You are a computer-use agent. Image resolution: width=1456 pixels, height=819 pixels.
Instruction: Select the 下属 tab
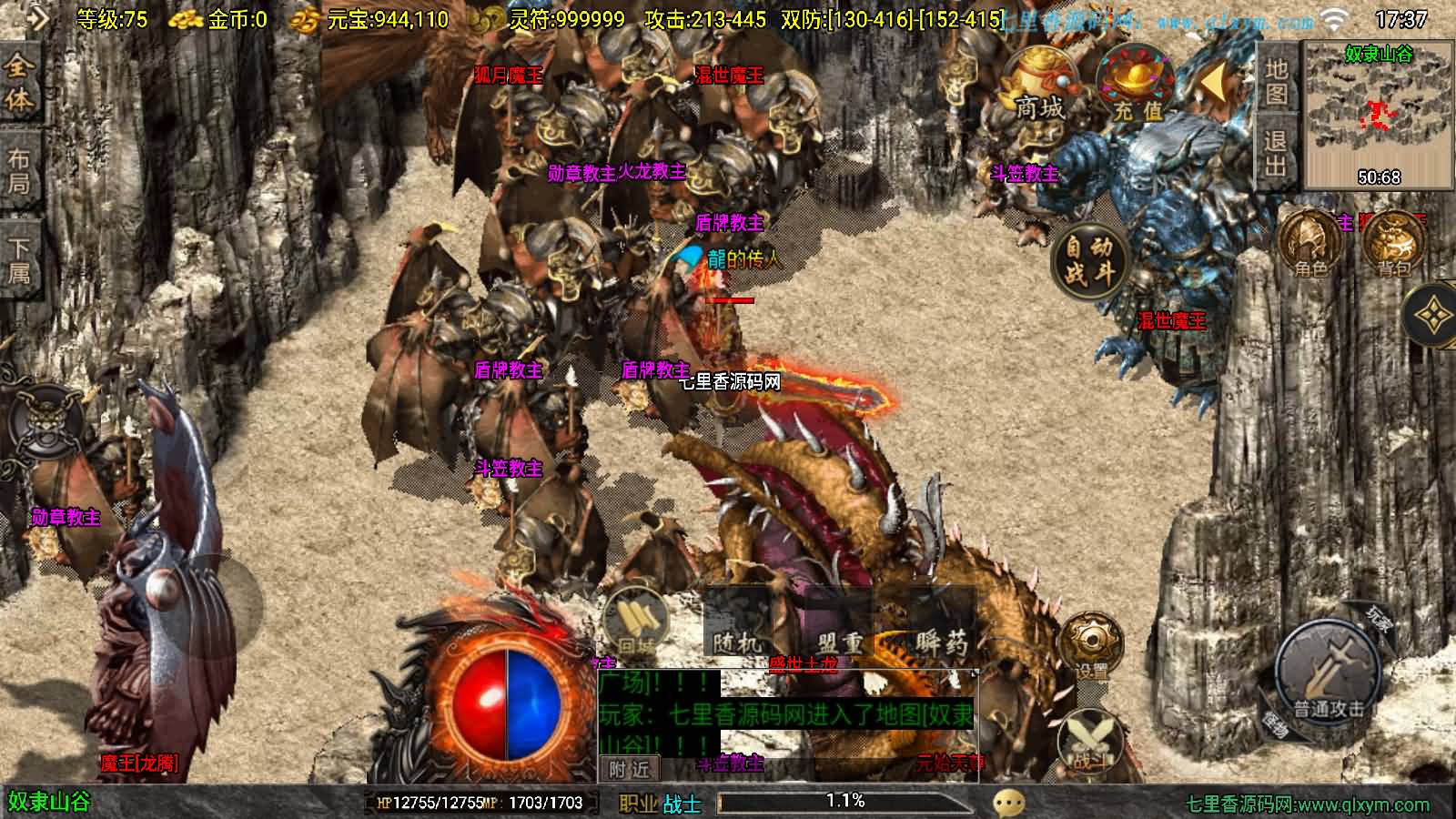[19, 259]
